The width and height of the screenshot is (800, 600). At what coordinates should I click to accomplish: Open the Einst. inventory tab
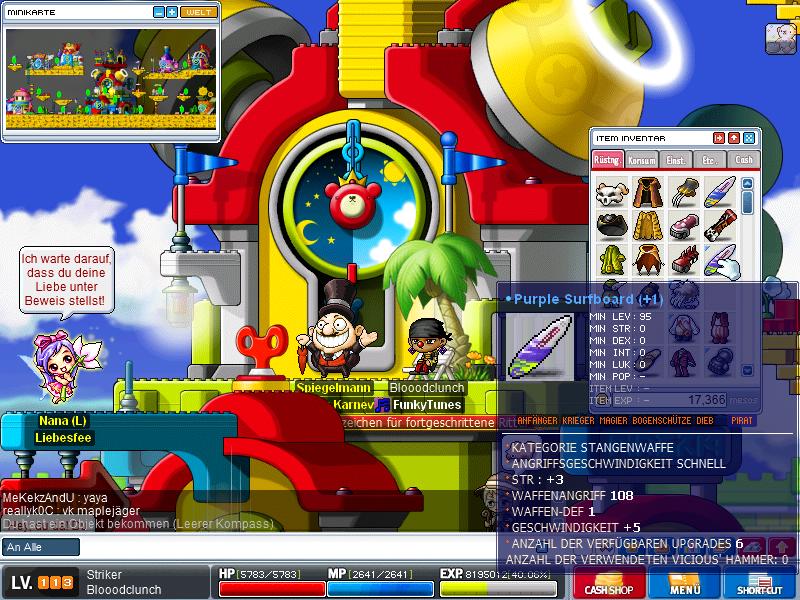pos(676,160)
